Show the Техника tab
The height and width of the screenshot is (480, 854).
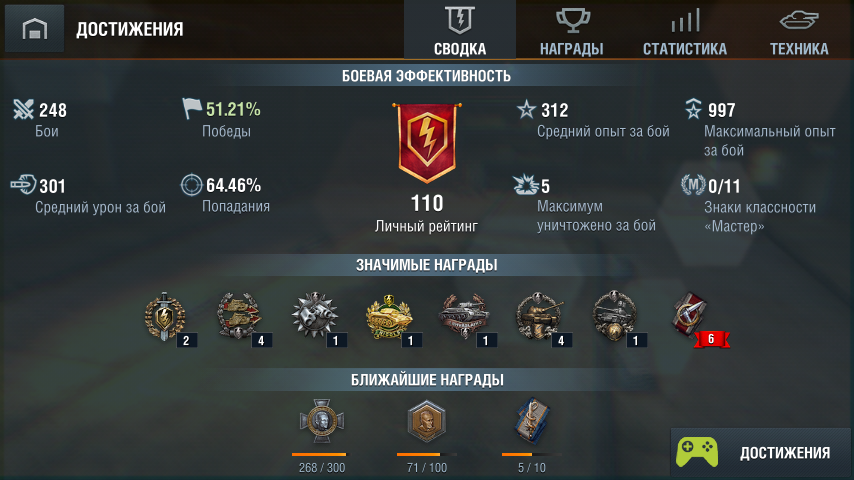(x=798, y=30)
